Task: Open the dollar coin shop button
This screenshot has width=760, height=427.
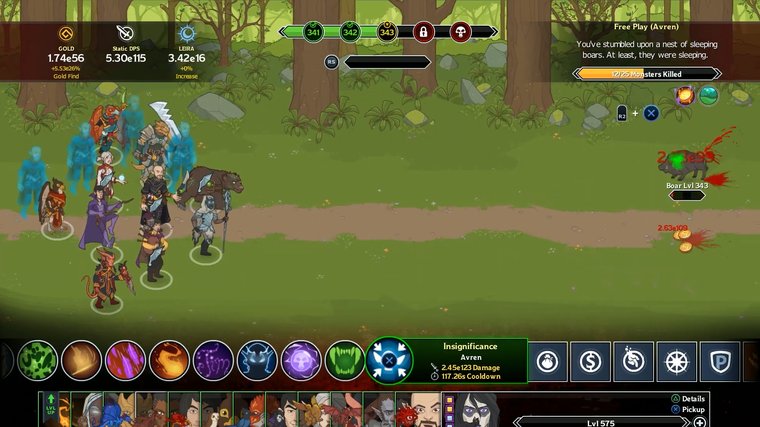Action: [x=590, y=361]
